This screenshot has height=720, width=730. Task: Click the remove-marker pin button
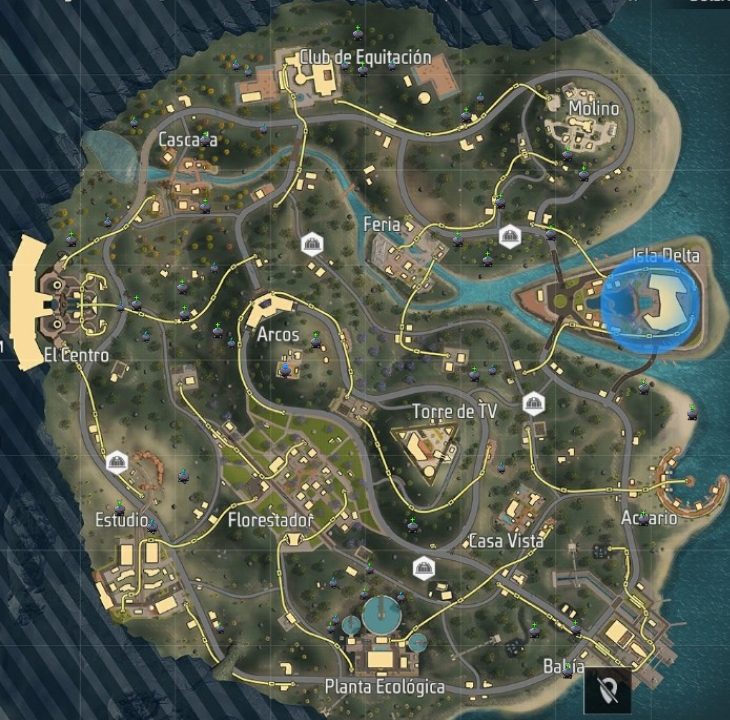[x=608, y=689]
